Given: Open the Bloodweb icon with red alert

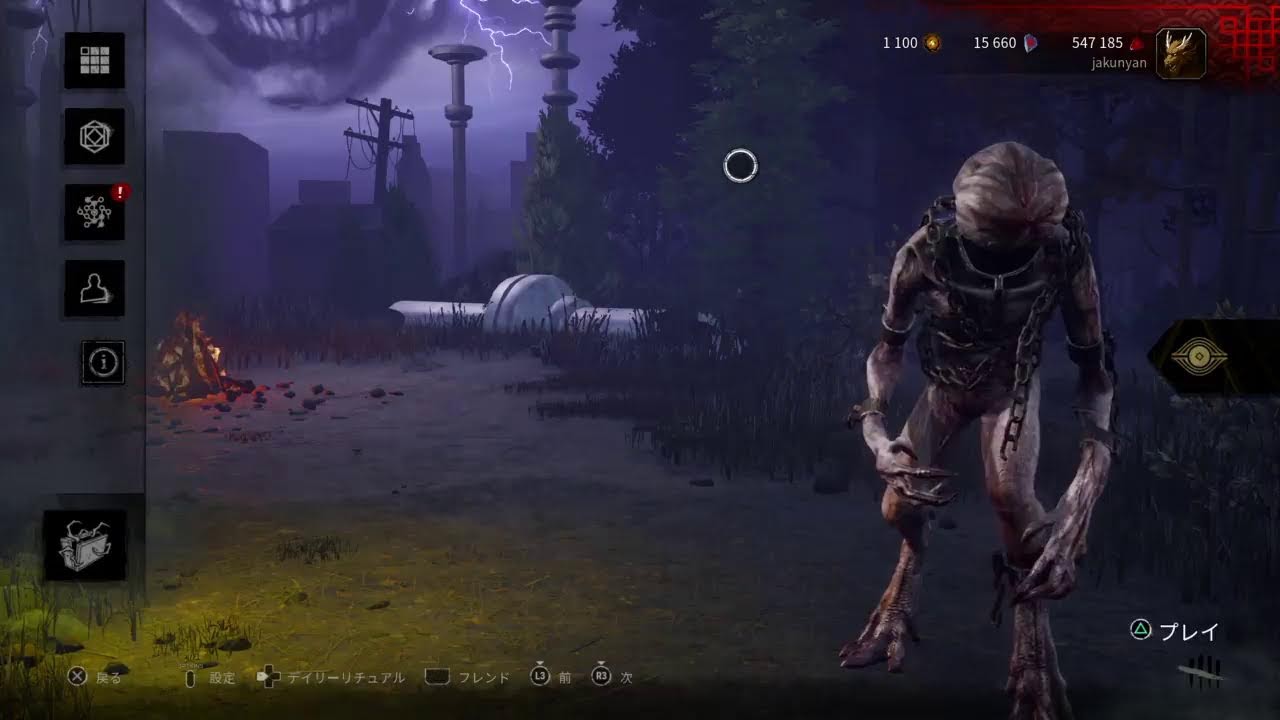Looking at the screenshot, I should click(x=95, y=212).
